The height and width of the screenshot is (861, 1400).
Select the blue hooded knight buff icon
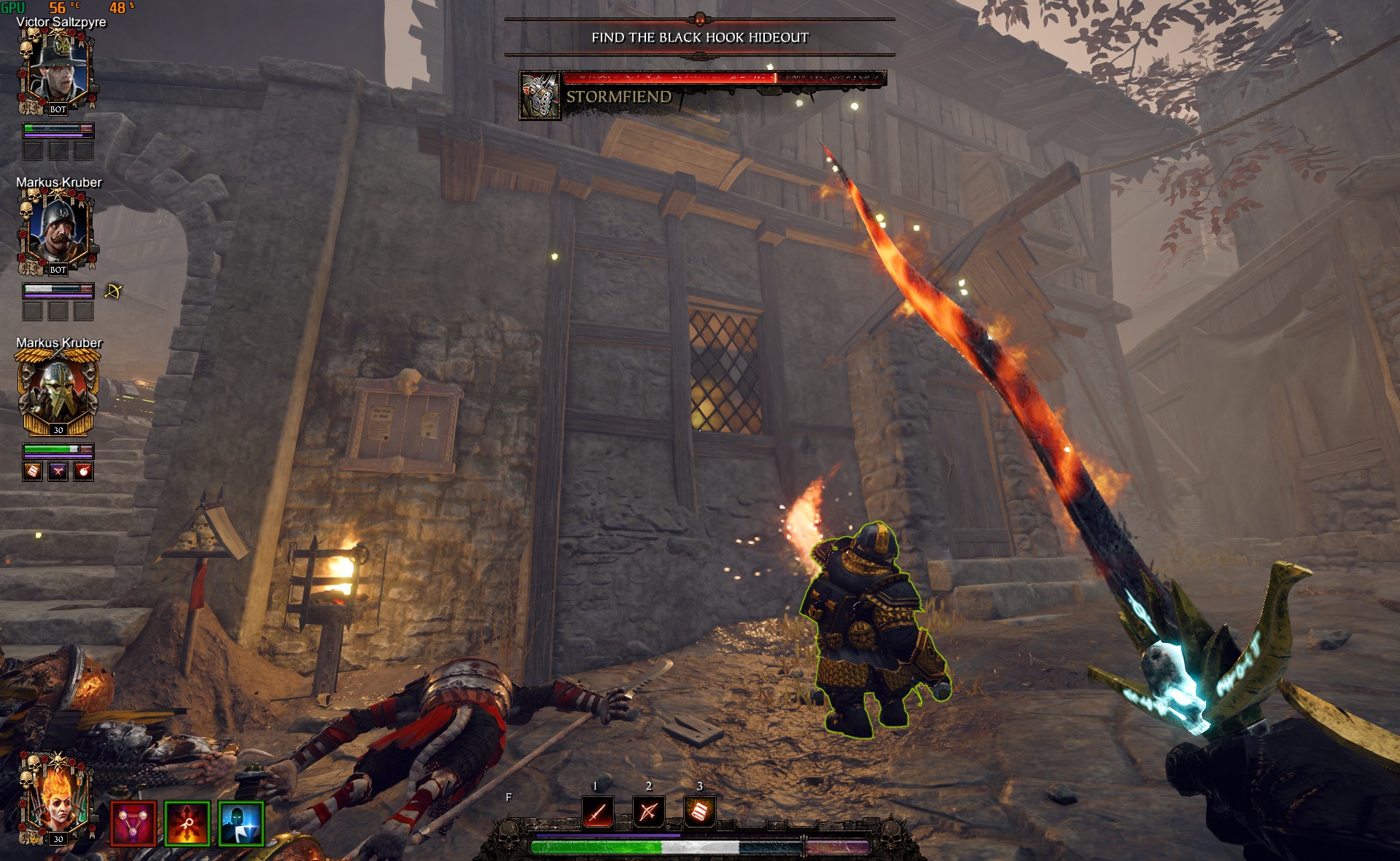[241, 824]
